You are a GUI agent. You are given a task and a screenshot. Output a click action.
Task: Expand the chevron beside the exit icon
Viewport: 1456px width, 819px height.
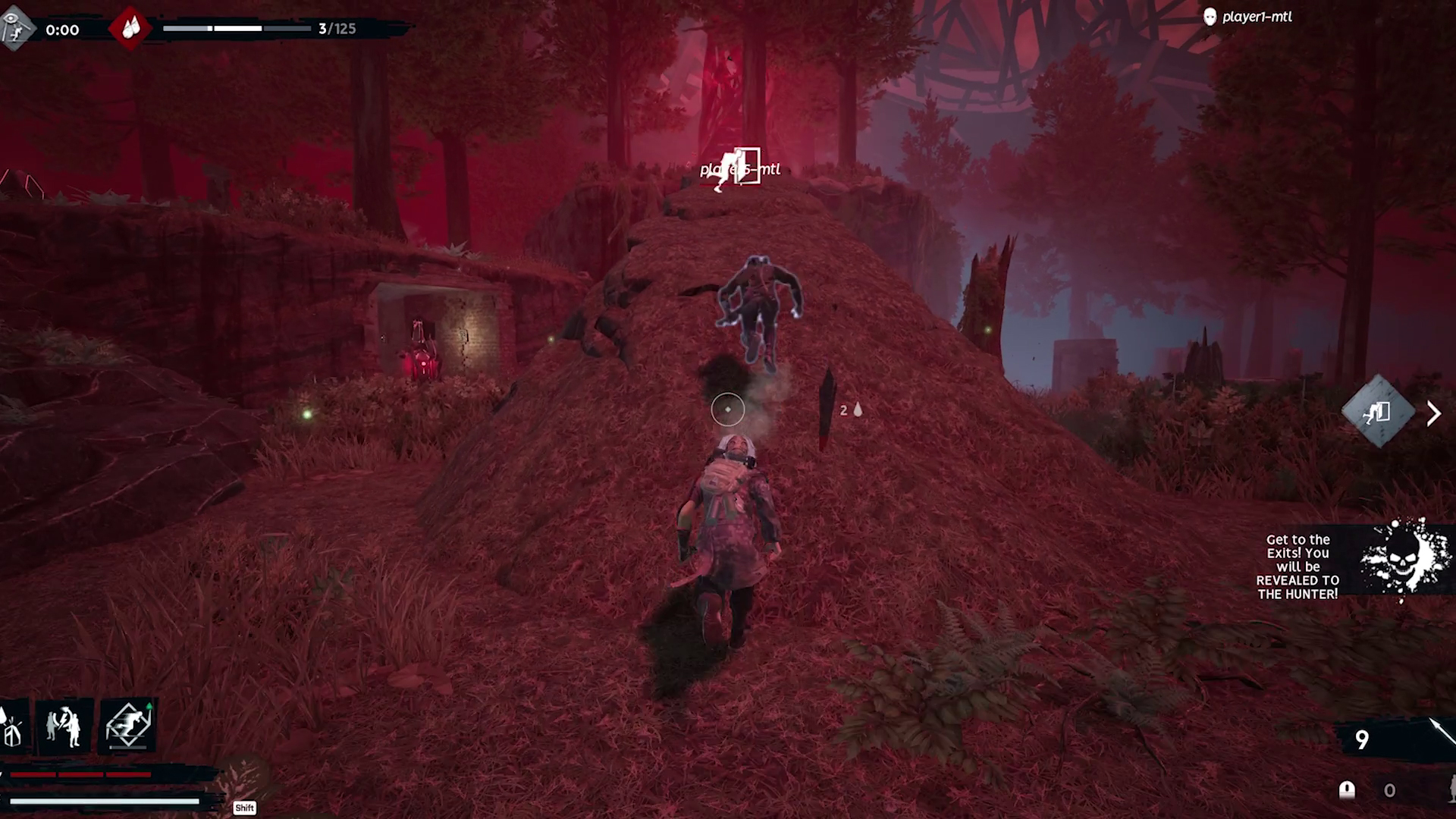[x=1433, y=413]
